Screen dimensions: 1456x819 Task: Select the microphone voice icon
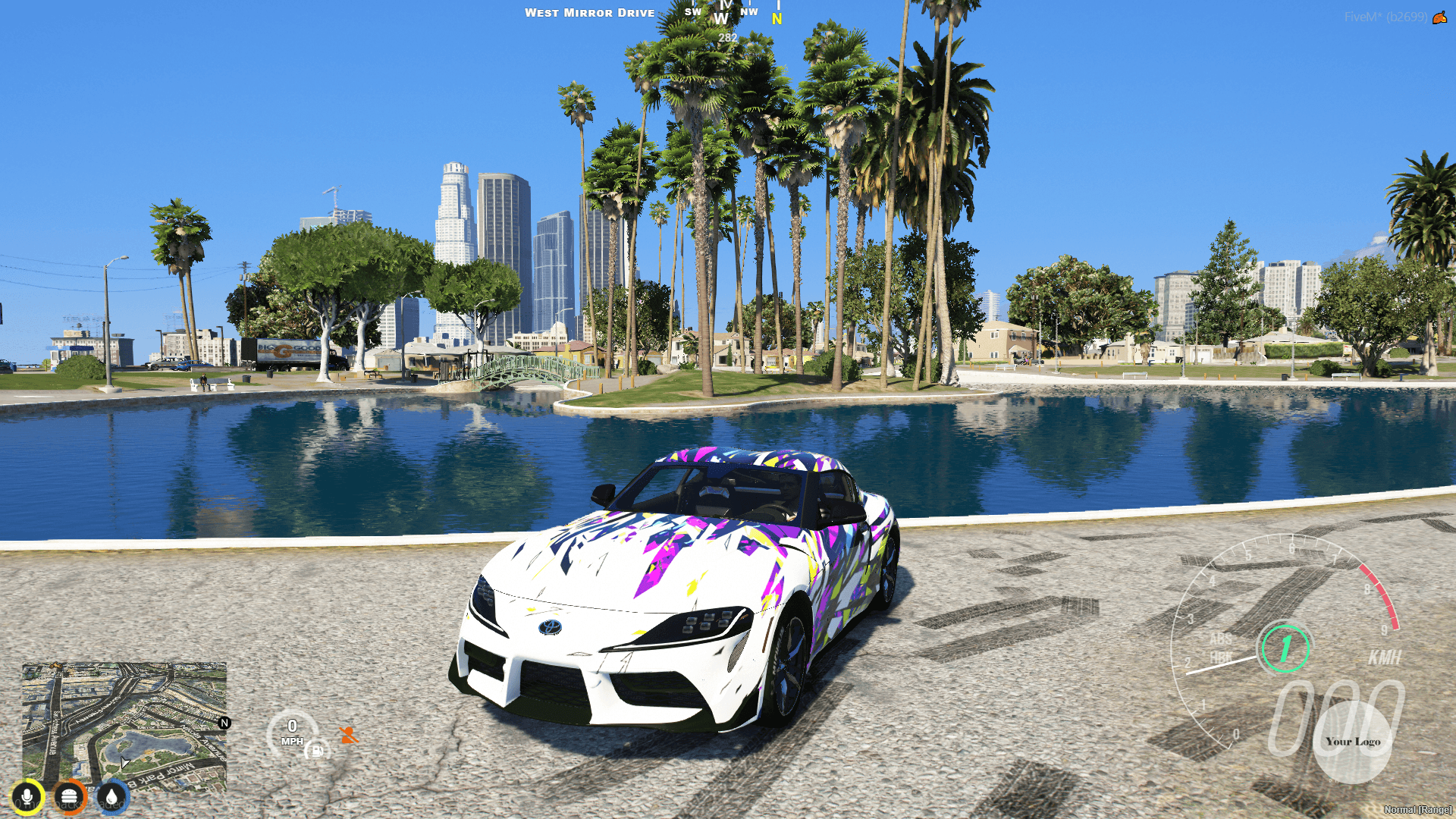[28, 796]
